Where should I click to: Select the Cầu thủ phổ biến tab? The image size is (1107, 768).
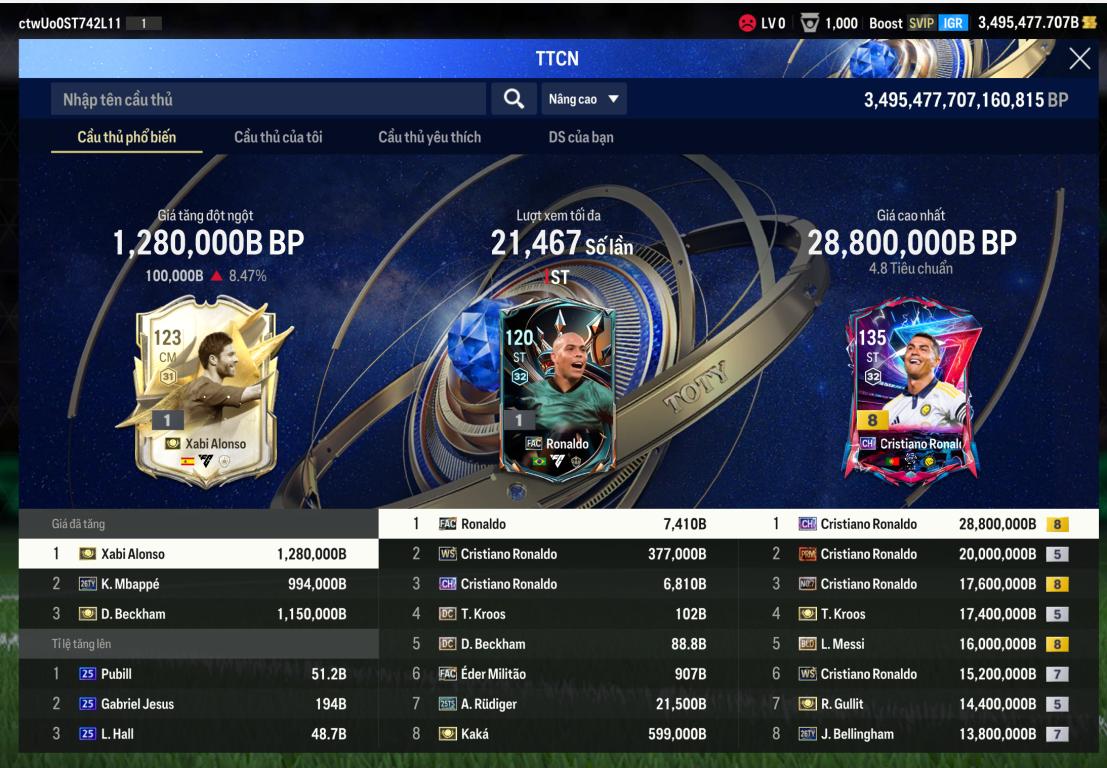pyautogui.click(x=127, y=137)
